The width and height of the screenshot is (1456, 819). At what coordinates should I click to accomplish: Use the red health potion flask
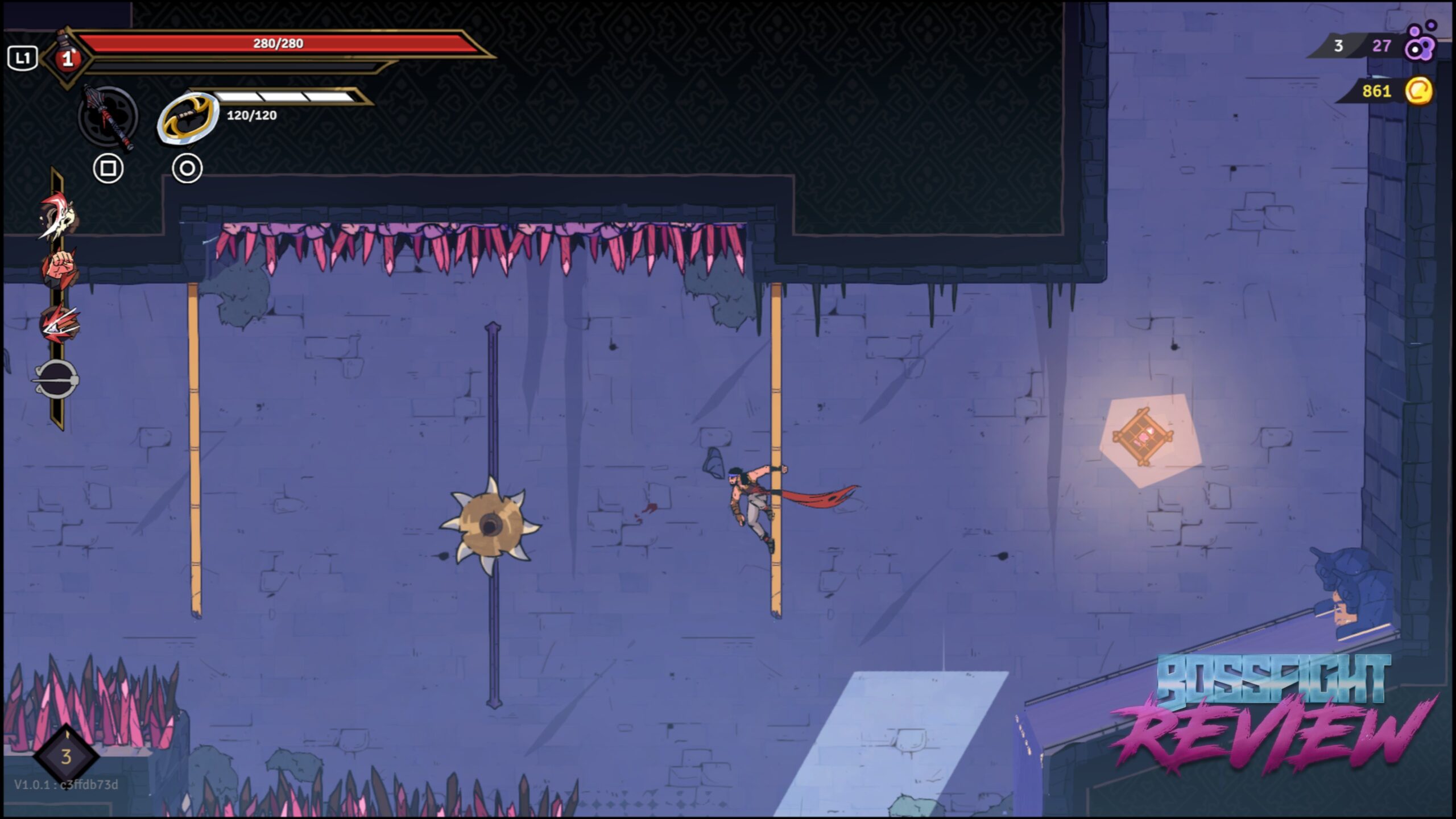[68, 57]
